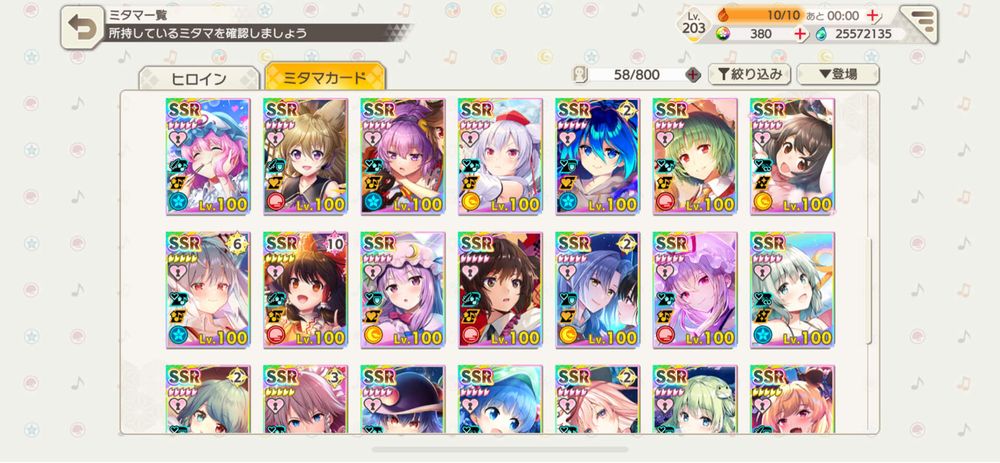Select the dark-haired girl card ending the top row
The image size is (1000, 463).
[x=792, y=155]
